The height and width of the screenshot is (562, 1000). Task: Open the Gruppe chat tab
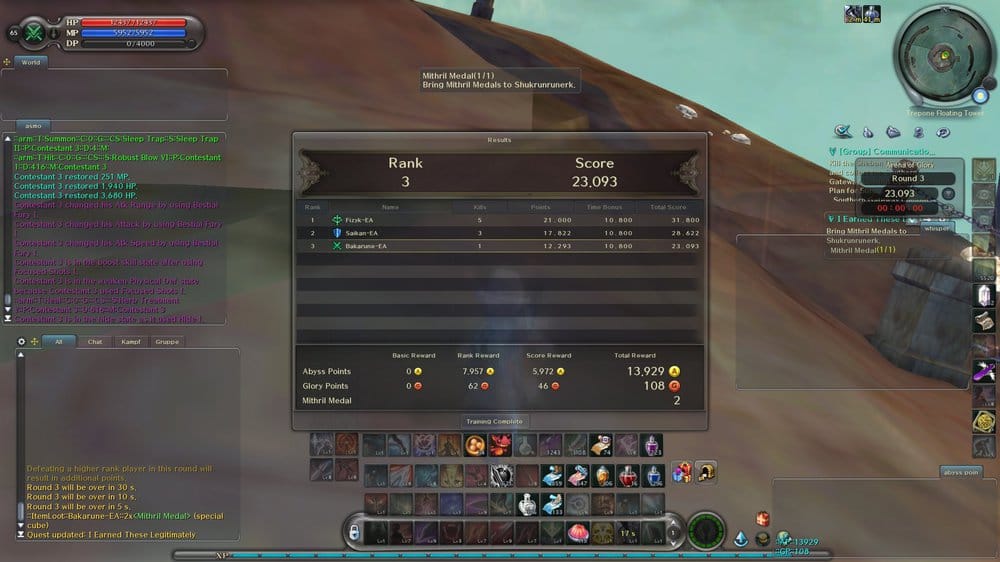click(167, 341)
